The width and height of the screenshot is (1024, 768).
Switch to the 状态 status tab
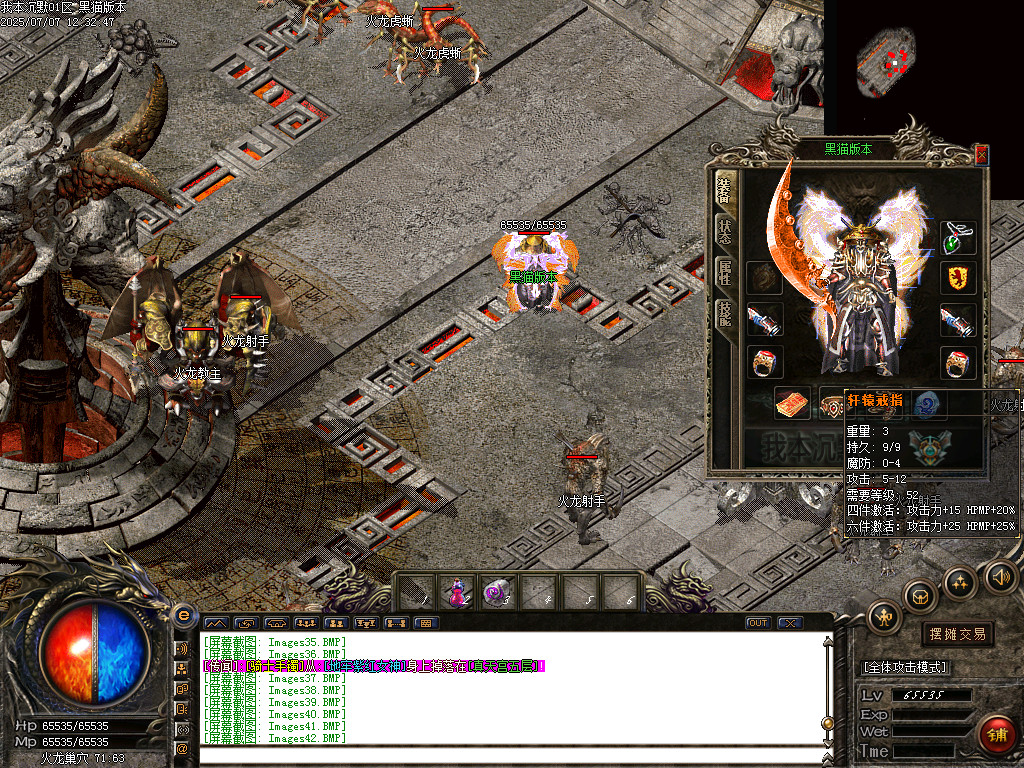[724, 230]
